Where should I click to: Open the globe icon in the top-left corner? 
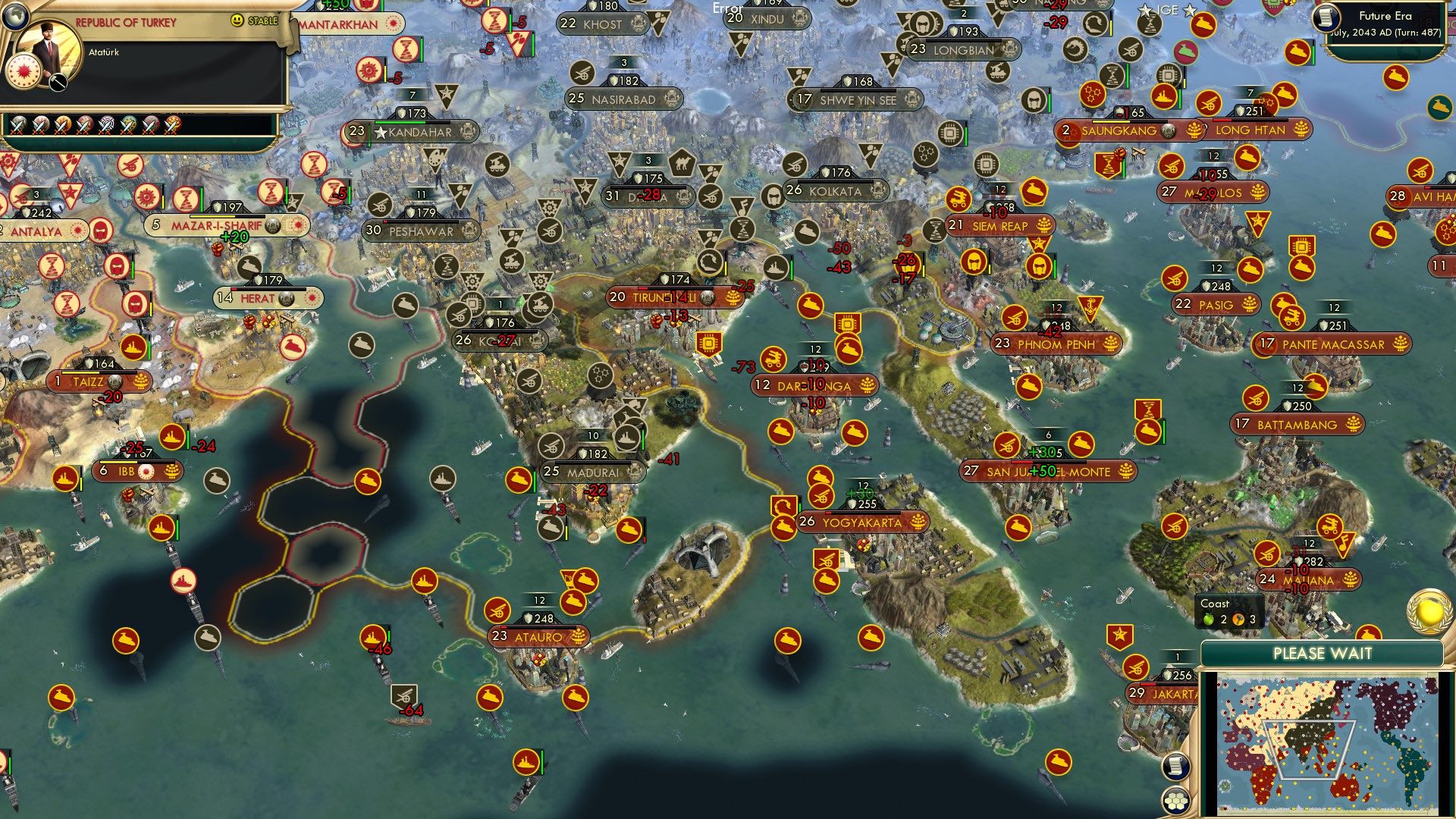[15, 15]
